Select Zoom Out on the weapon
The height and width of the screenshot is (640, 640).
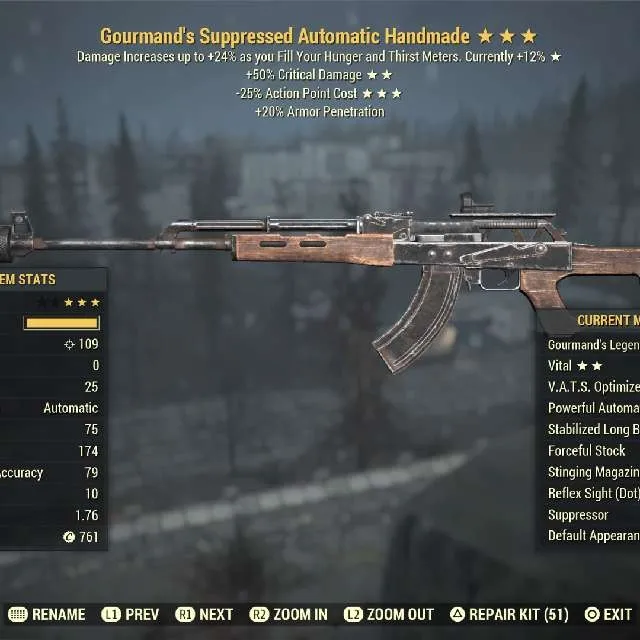pyautogui.click(x=389, y=615)
